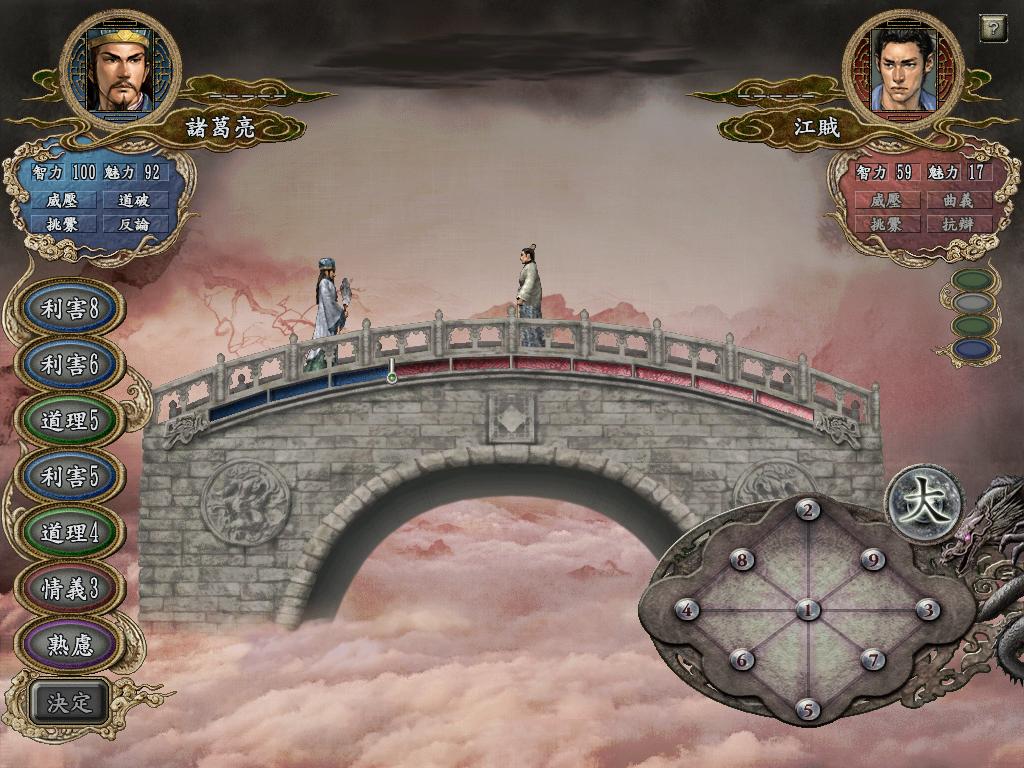Choose the 道理4 card
The height and width of the screenshot is (768, 1024).
(69, 533)
